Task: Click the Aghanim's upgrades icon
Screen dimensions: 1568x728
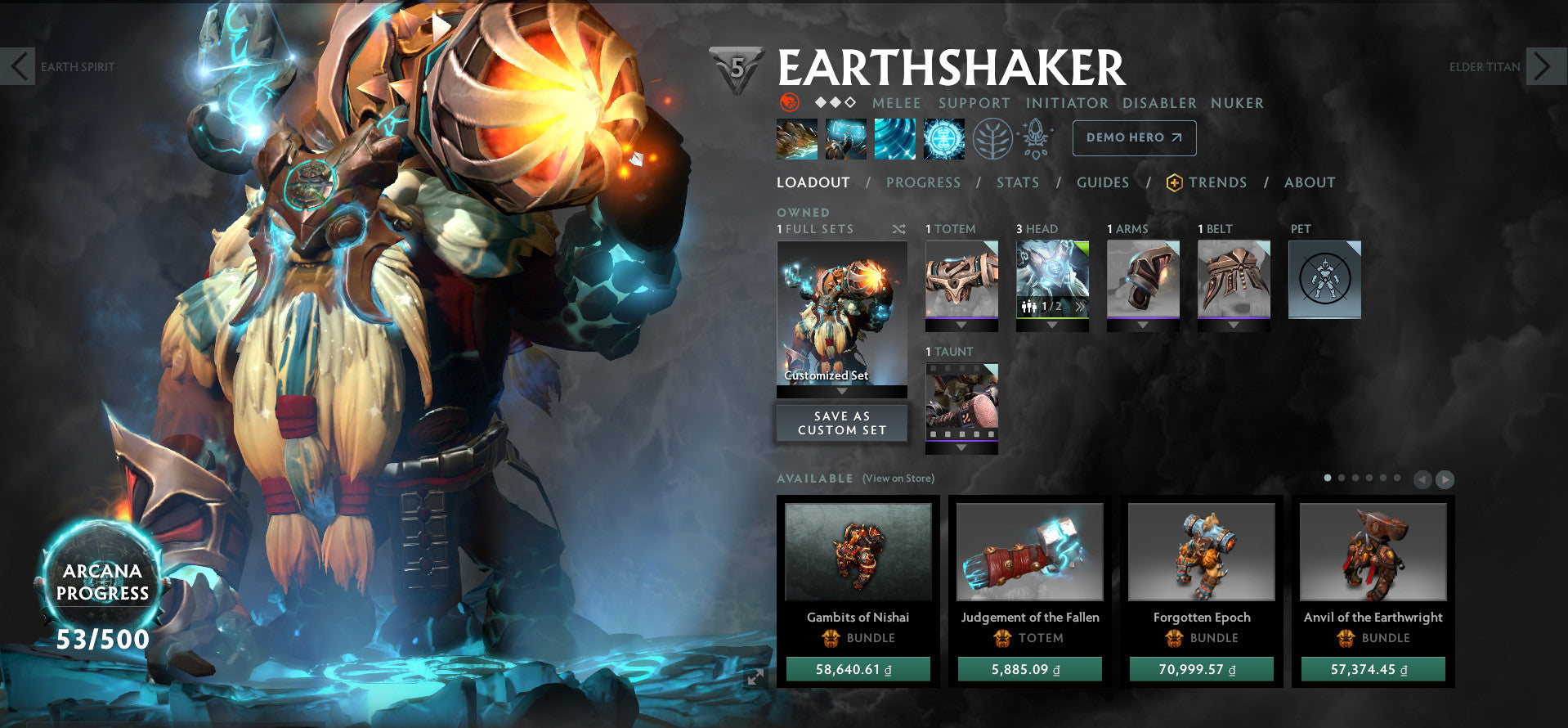Action: pyautogui.click(x=1034, y=137)
